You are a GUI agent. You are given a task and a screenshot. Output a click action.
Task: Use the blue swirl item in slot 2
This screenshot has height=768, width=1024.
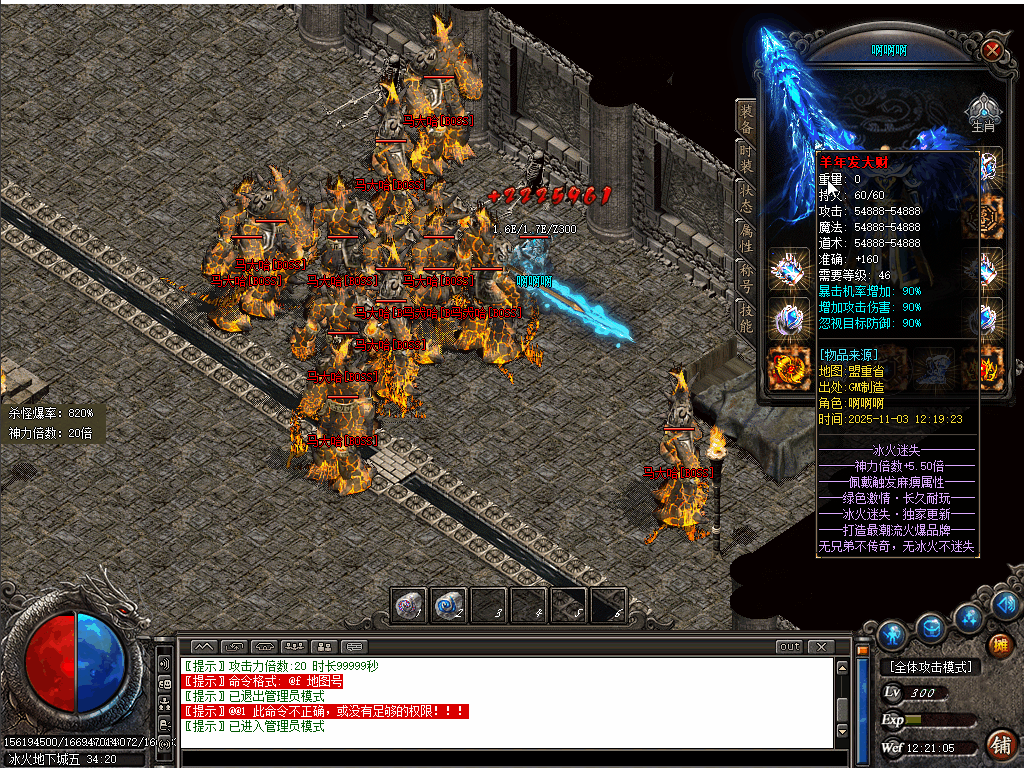pyautogui.click(x=449, y=606)
